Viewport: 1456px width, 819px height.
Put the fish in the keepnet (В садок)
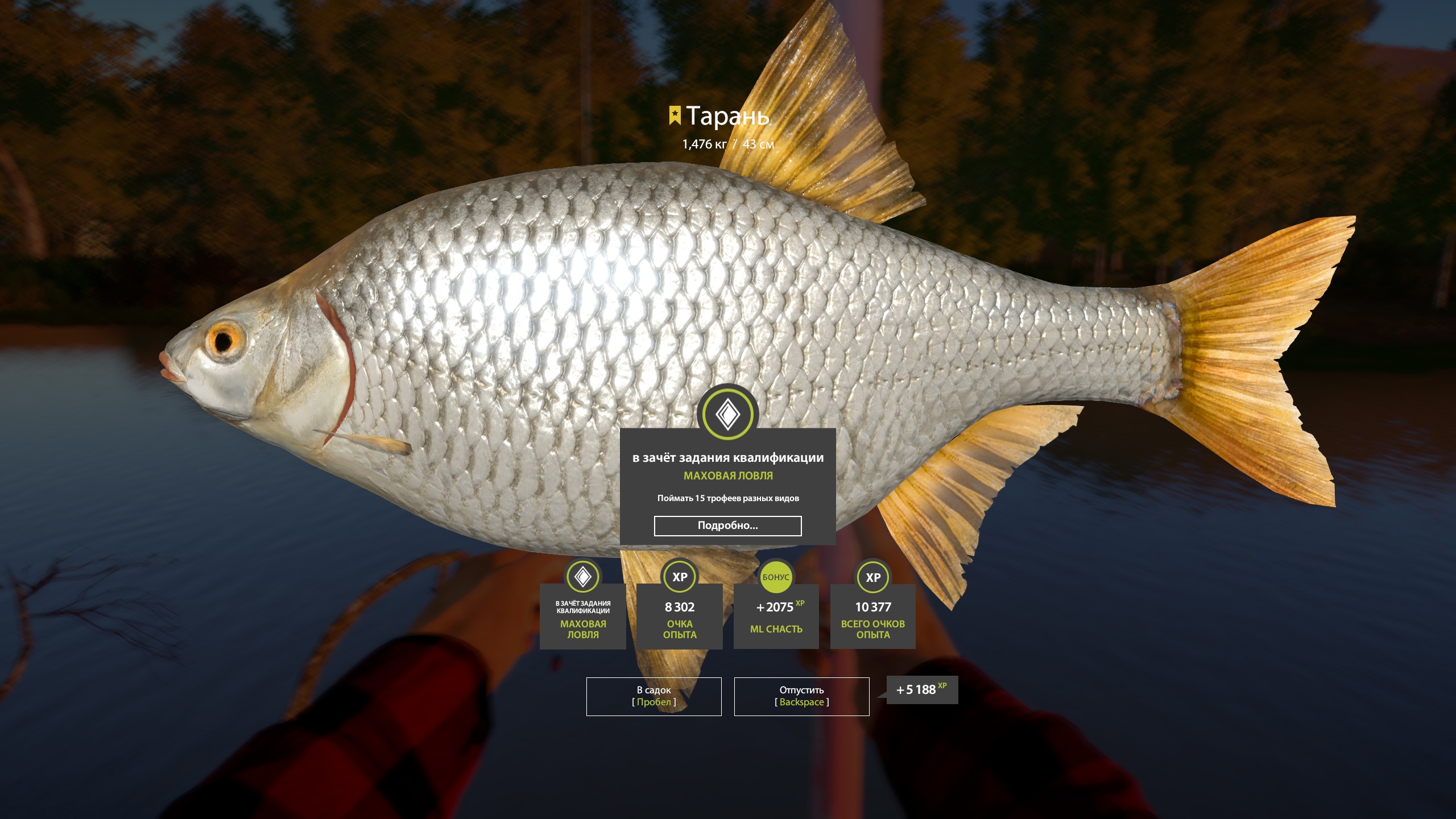[x=653, y=696]
